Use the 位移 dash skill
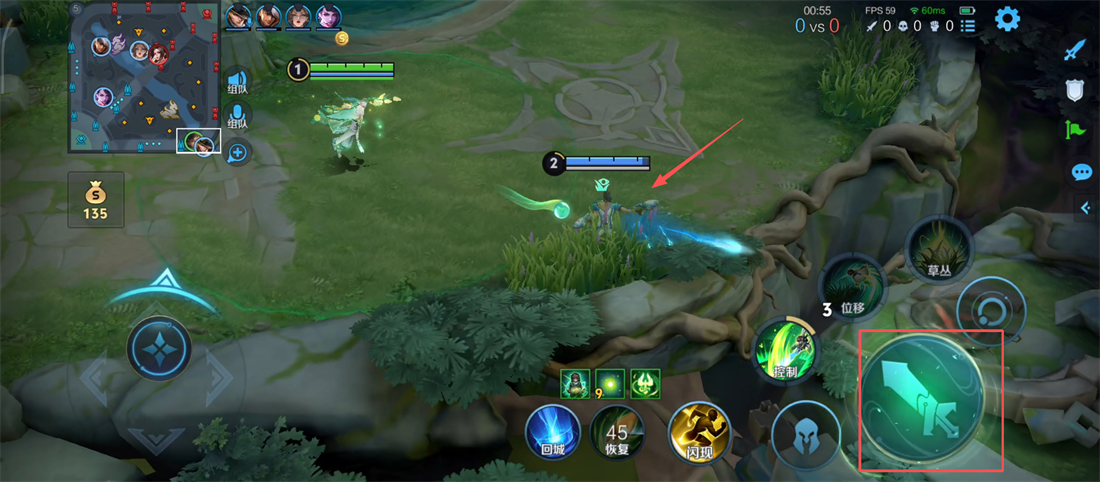The image size is (1100, 482). coord(853,287)
